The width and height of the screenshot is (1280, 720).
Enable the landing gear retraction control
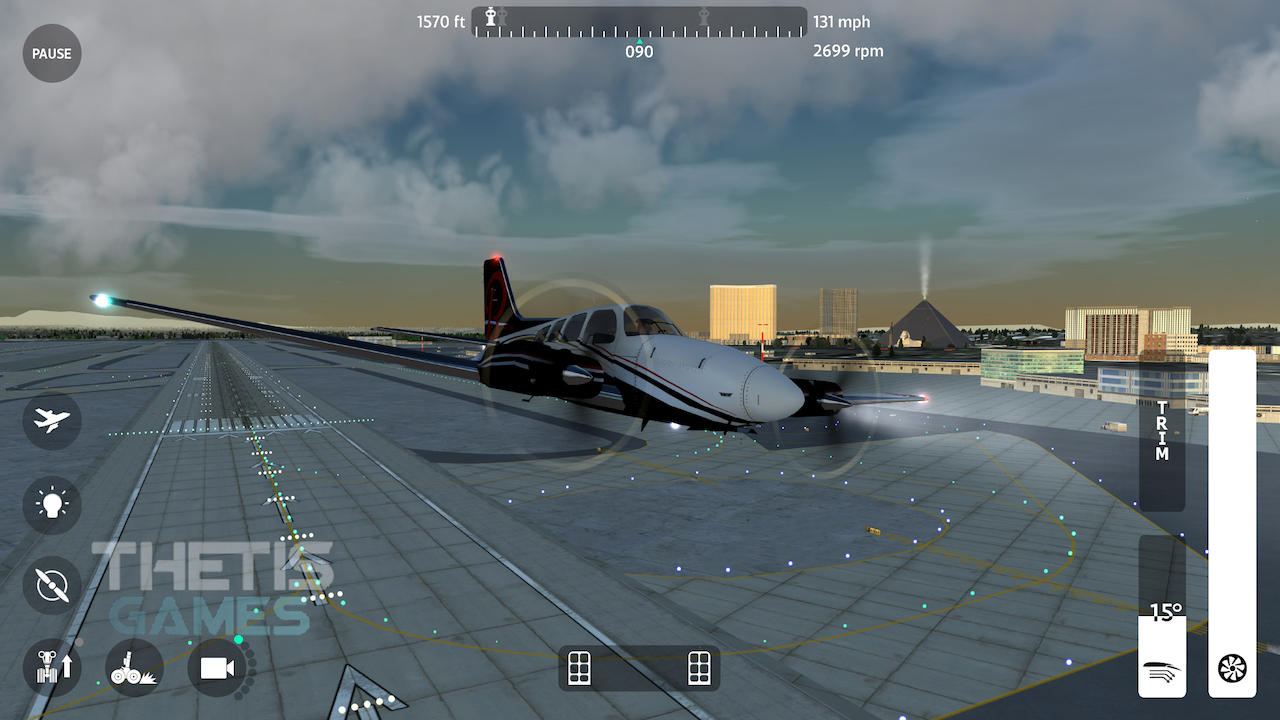click(x=51, y=668)
